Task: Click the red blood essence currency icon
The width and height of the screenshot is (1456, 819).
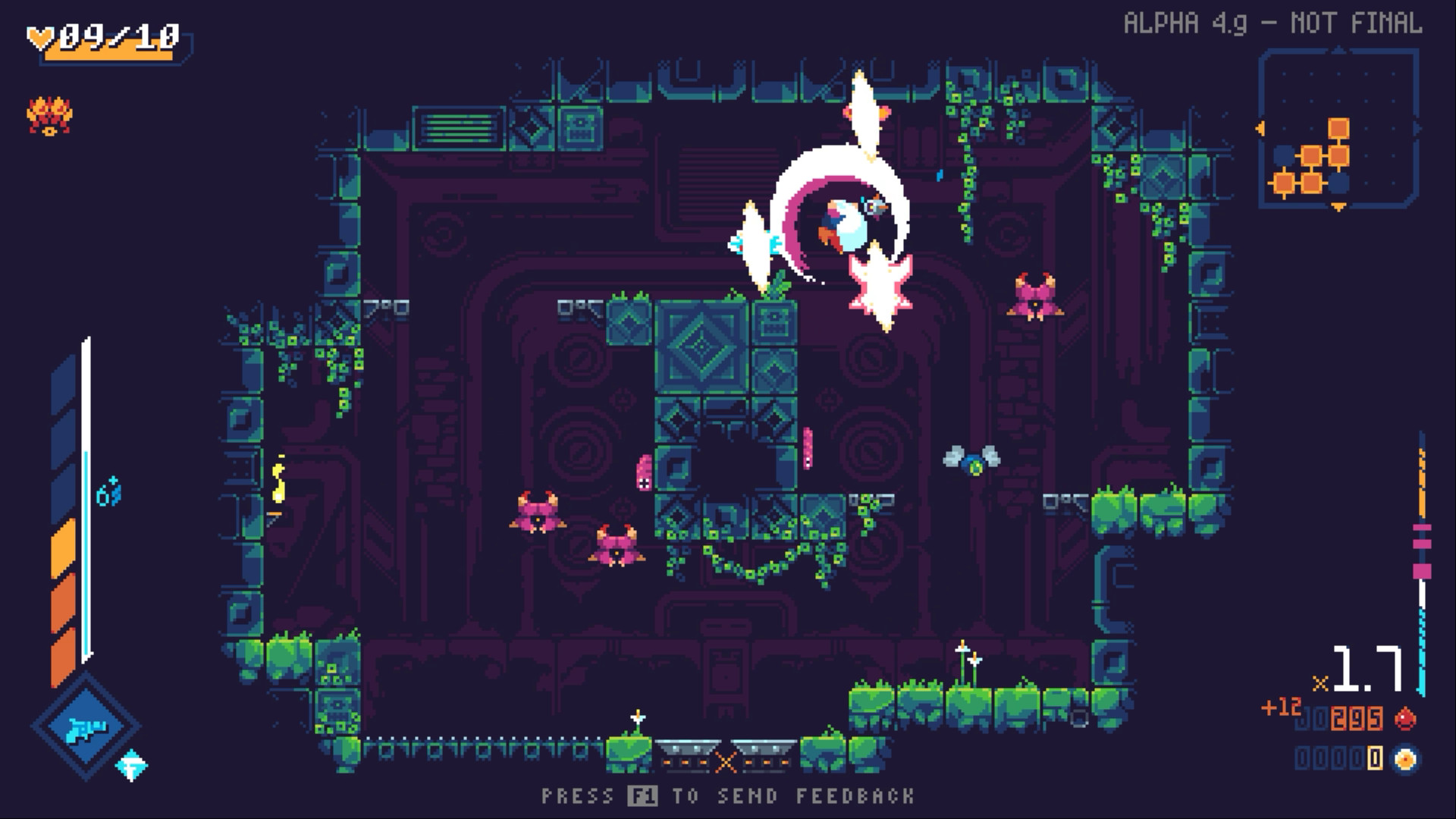Action: 1405,717
